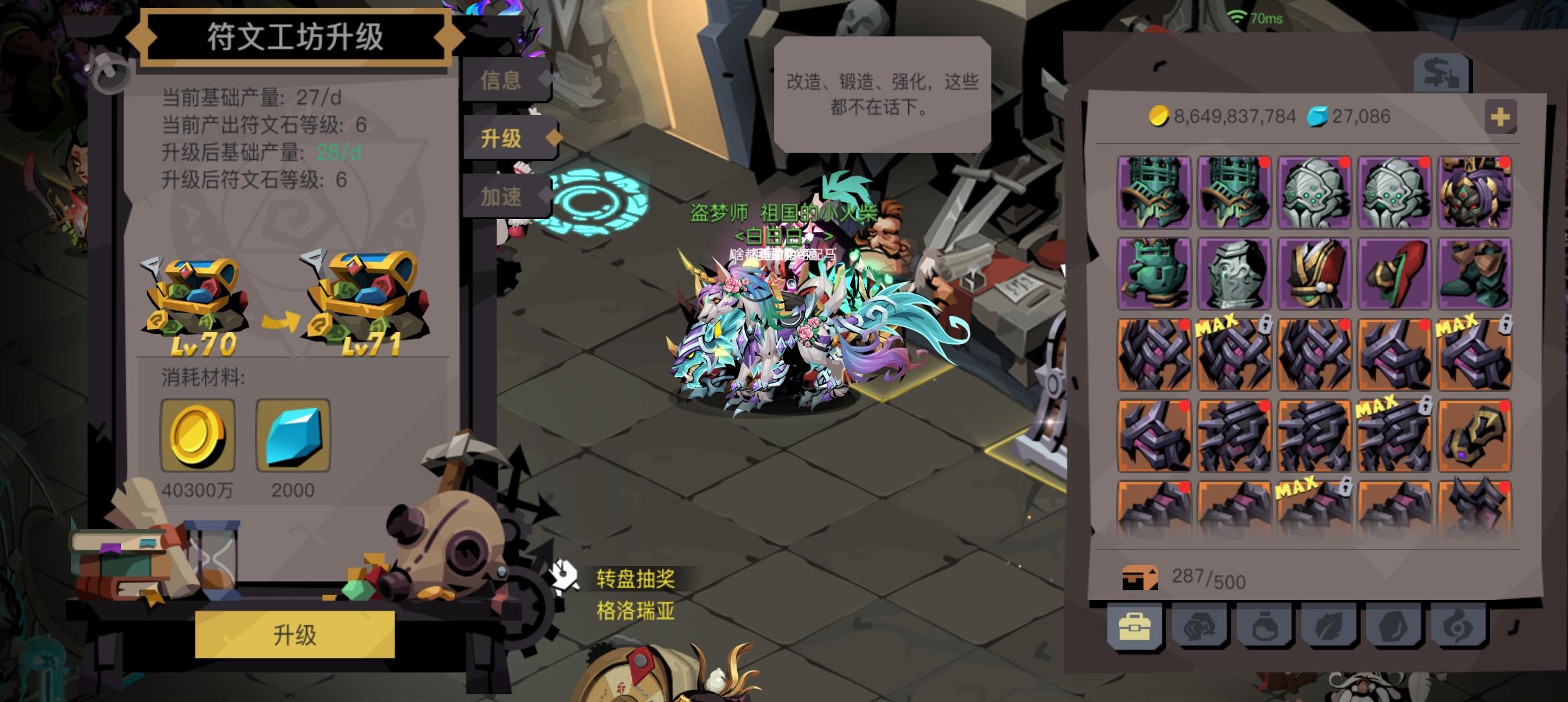The height and width of the screenshot is (702, 1568).
Task: Select the blue gem 2000 cost slot
Action: tap(294, 434)
